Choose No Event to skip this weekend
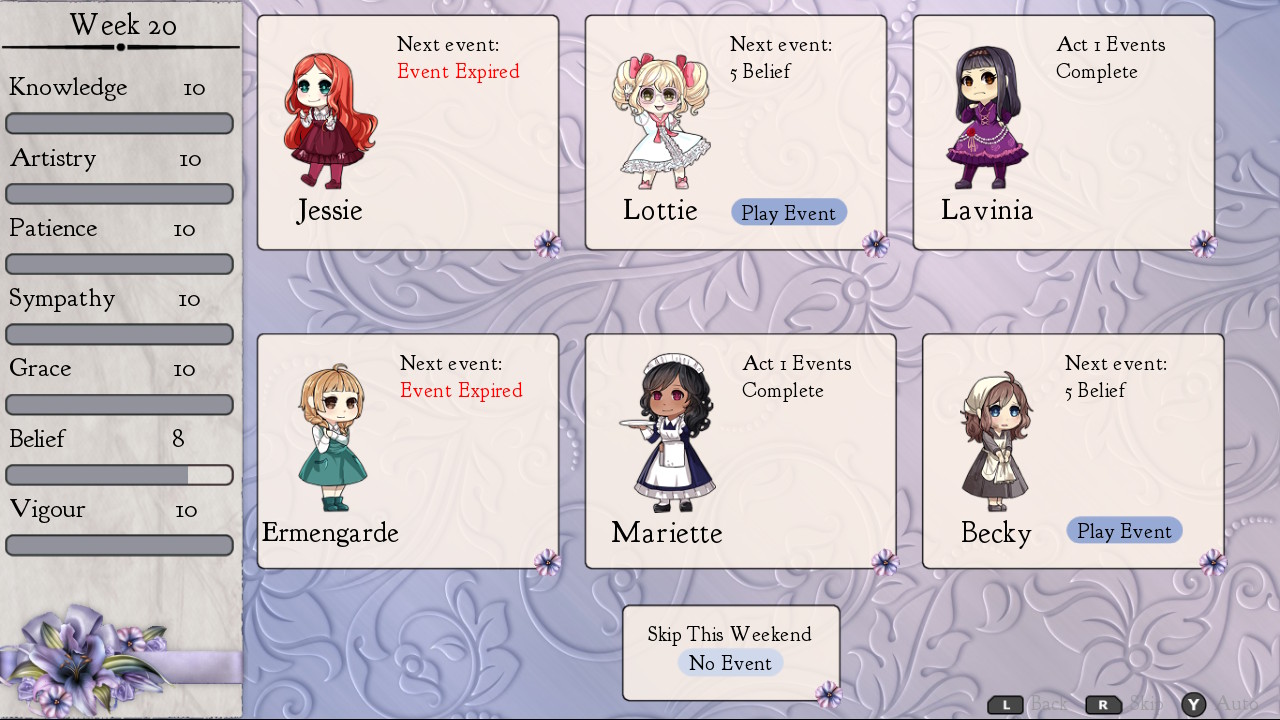 [x=730, y=663]
